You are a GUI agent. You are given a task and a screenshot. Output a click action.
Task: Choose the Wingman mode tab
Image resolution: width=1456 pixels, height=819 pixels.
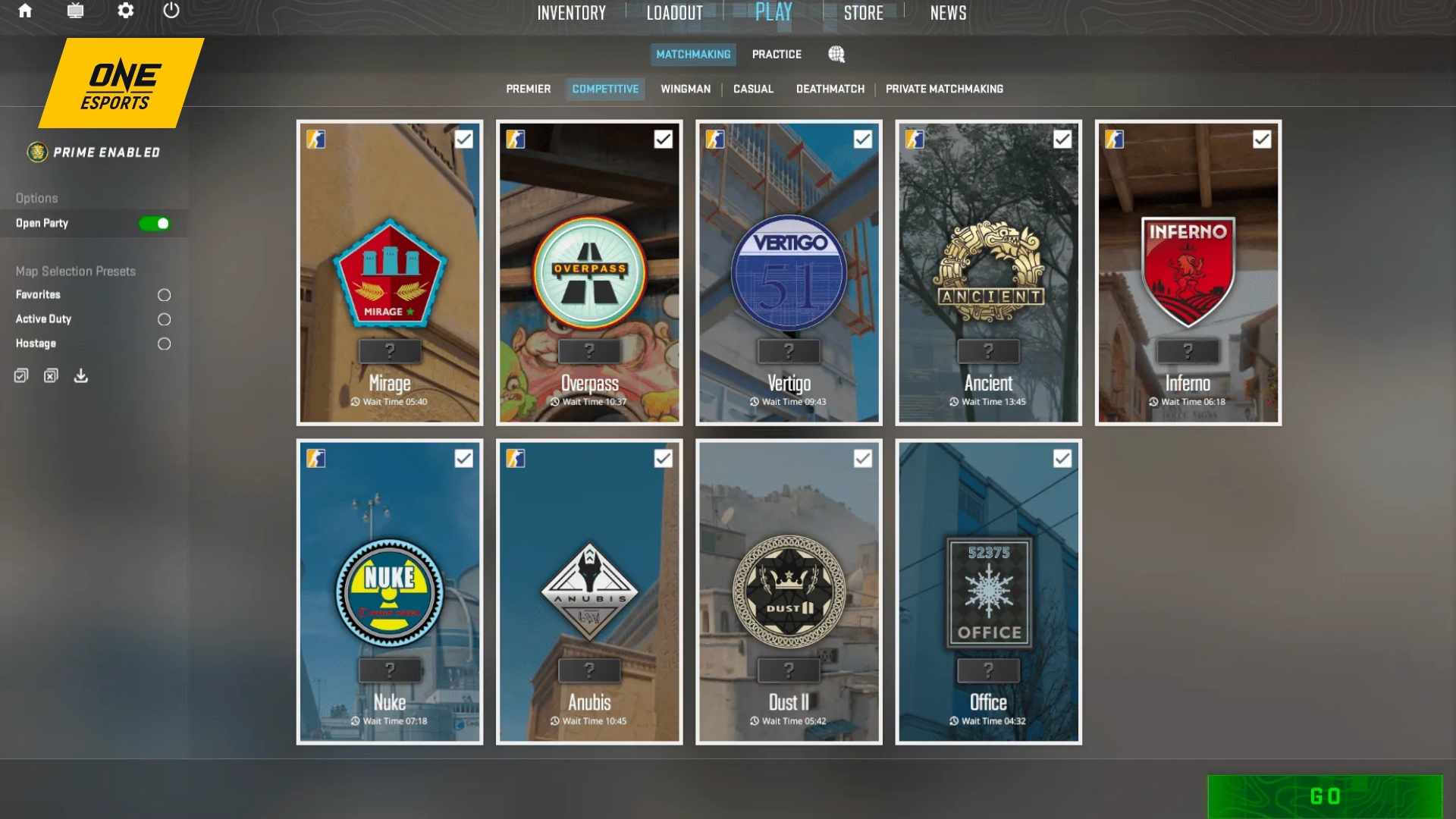tap(686, 89)
